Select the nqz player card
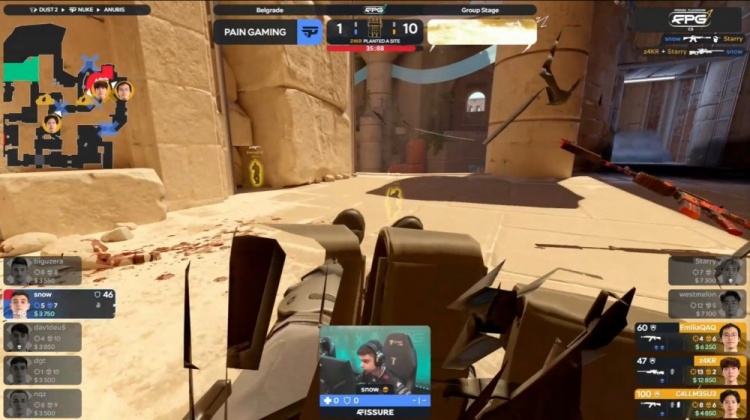 point(42,402)
